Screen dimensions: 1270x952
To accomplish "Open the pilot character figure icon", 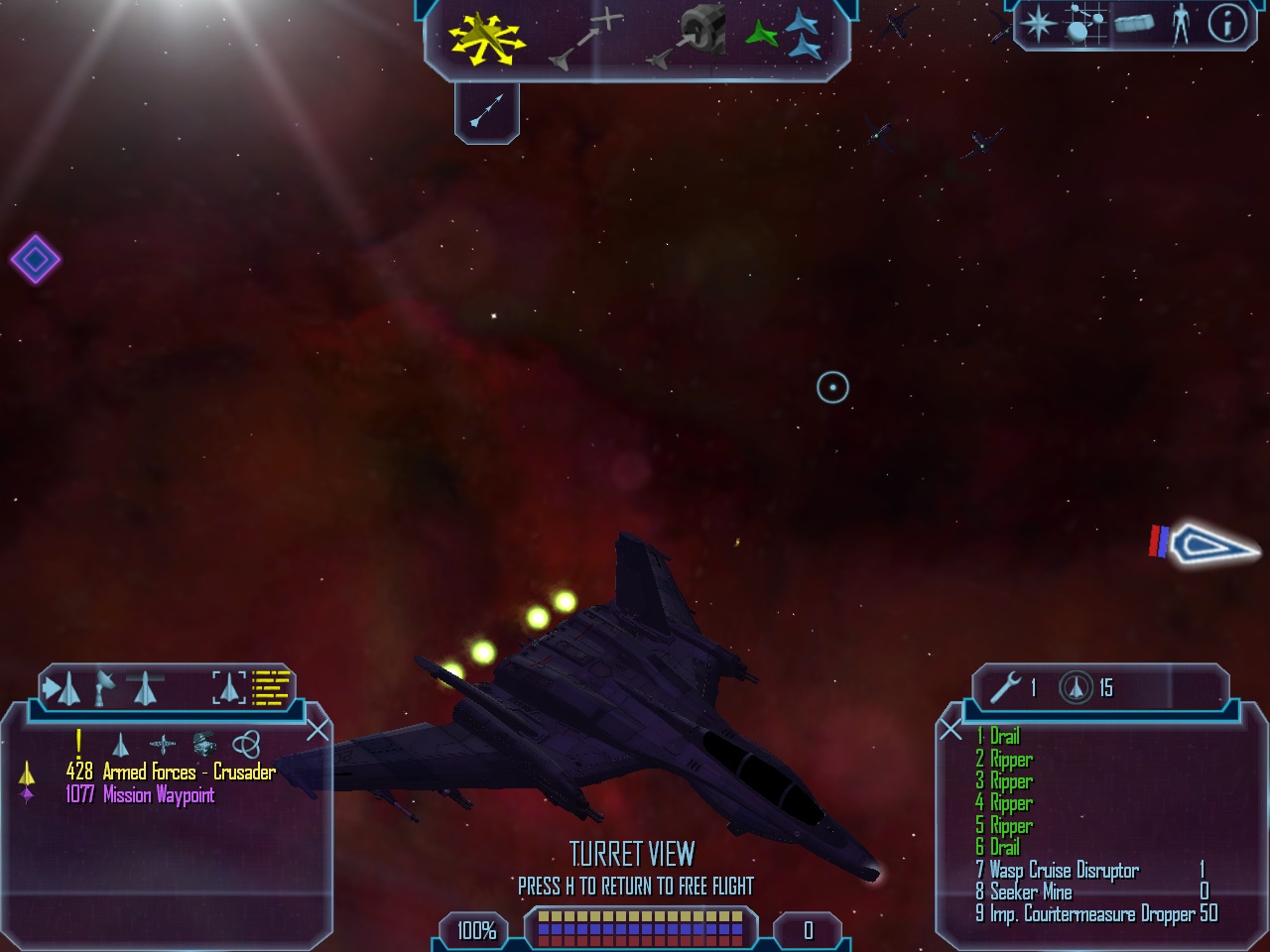I will click(1180, 24).
